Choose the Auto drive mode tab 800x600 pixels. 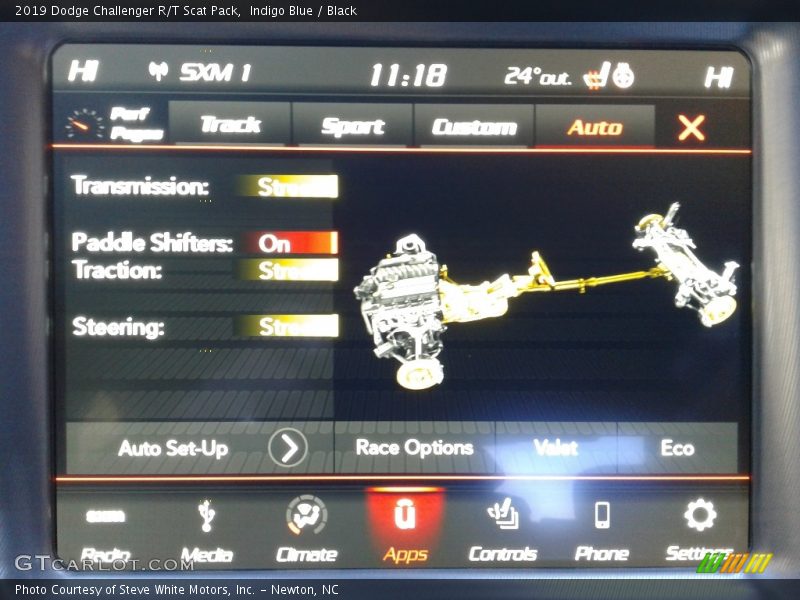tap(595, 127)
